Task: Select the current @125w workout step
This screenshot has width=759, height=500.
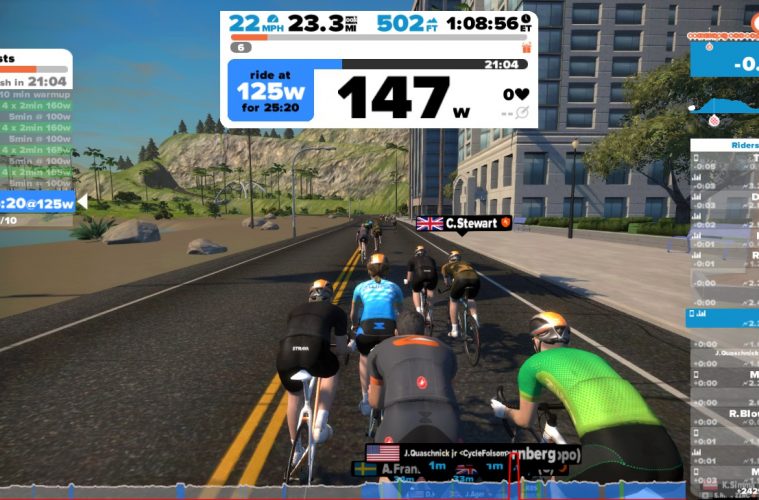Action: pos(38,203)
